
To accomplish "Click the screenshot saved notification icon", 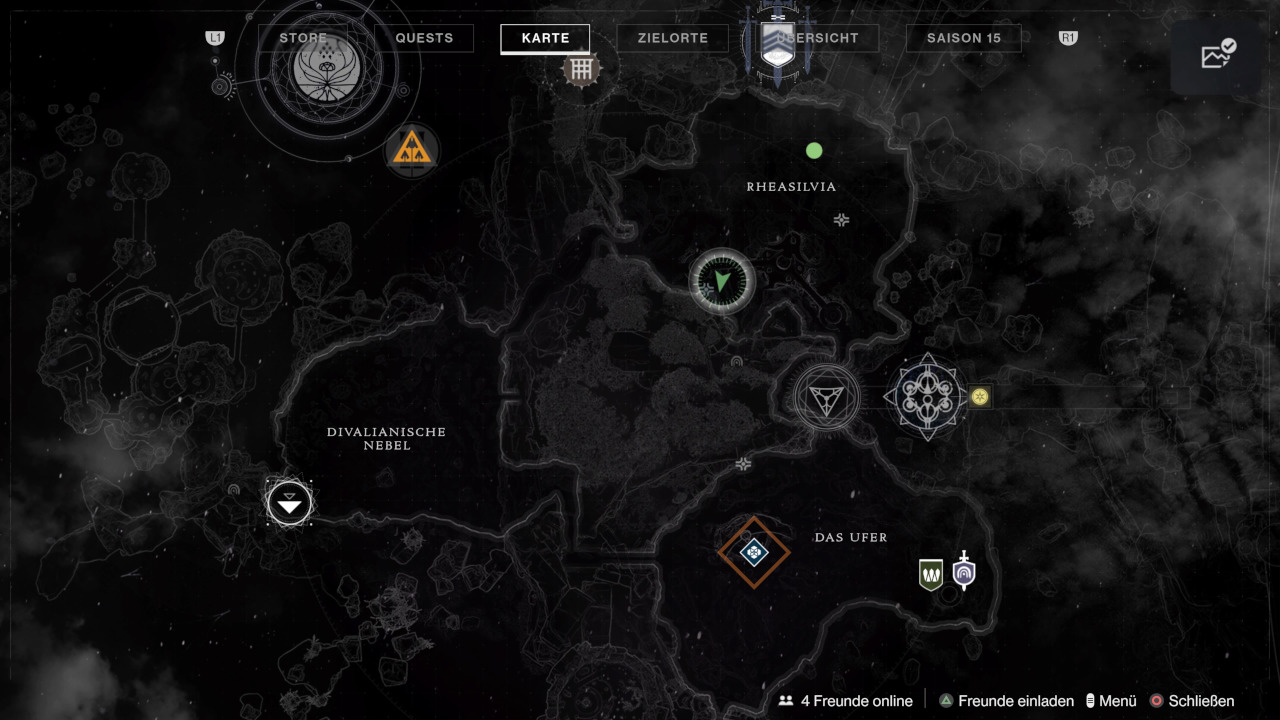I will tap(1218, 56).
